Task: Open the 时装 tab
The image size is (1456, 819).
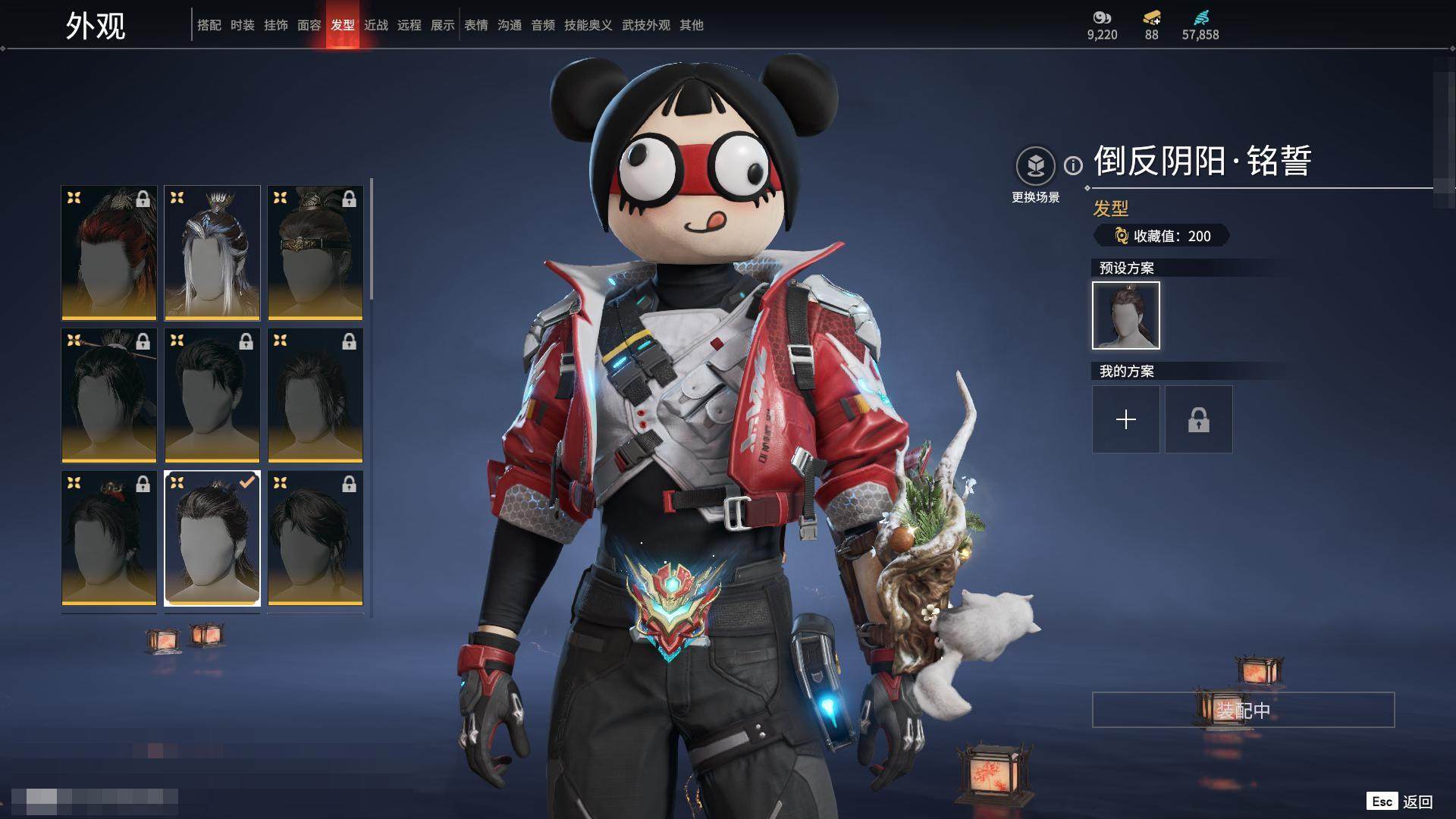Action: (x=242, y=25)
